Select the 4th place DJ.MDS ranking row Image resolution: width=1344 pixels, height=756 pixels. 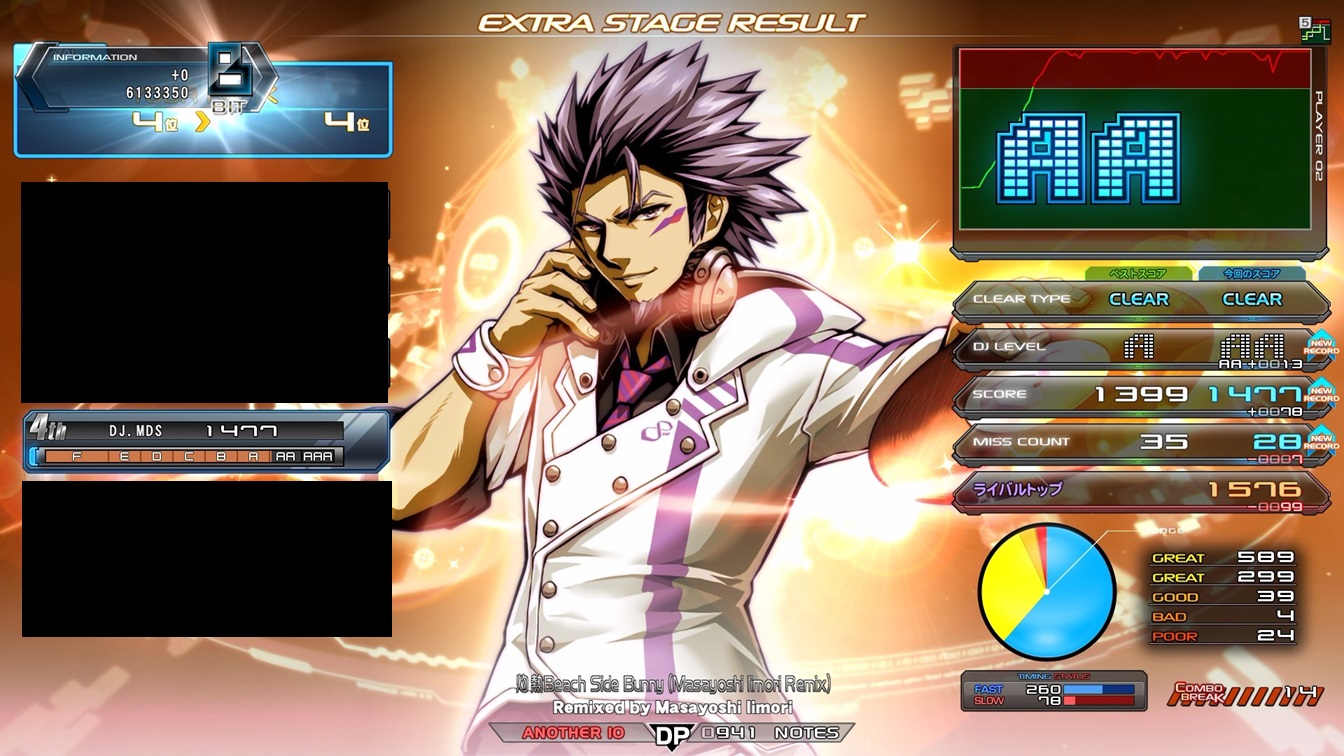[x=205, y=441]
